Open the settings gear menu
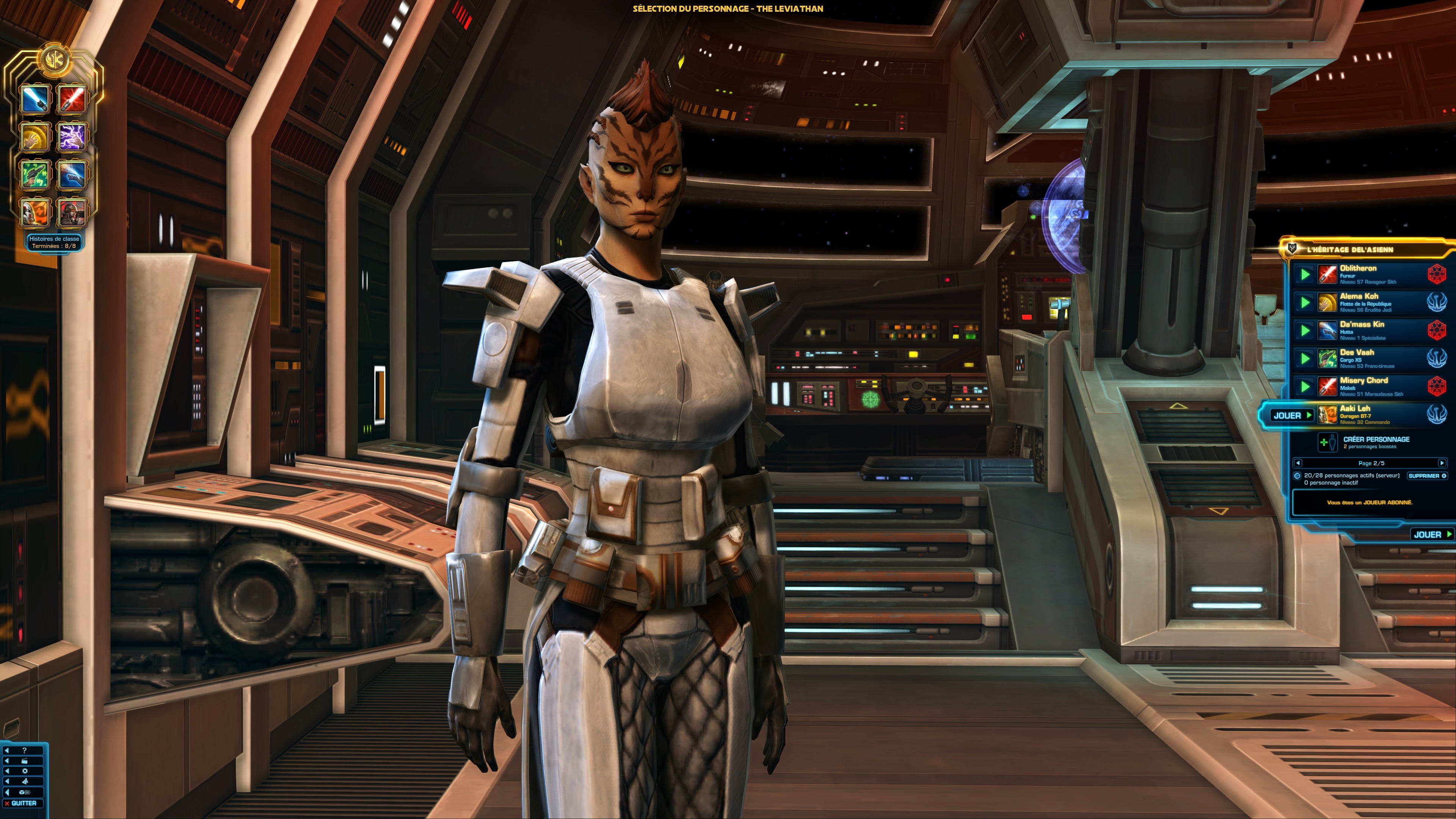1456x819 pixels. coord(25,771)
